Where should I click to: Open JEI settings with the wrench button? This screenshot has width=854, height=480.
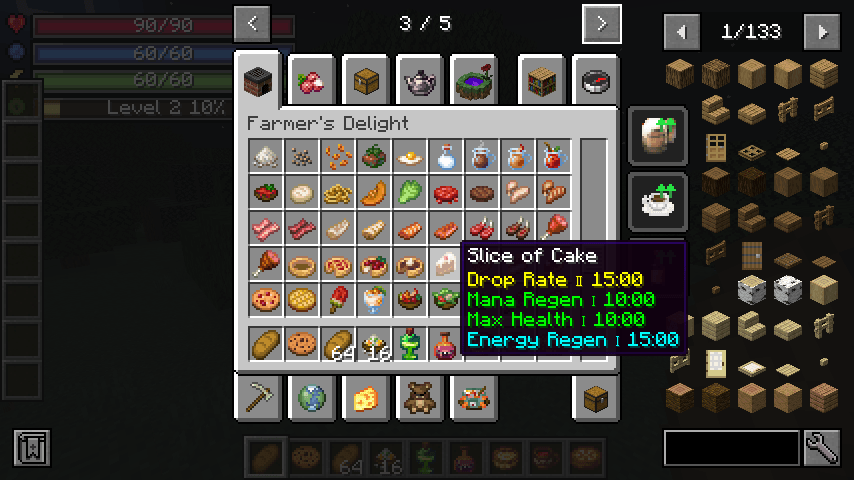pyautogui.click(x=821, y=448)
